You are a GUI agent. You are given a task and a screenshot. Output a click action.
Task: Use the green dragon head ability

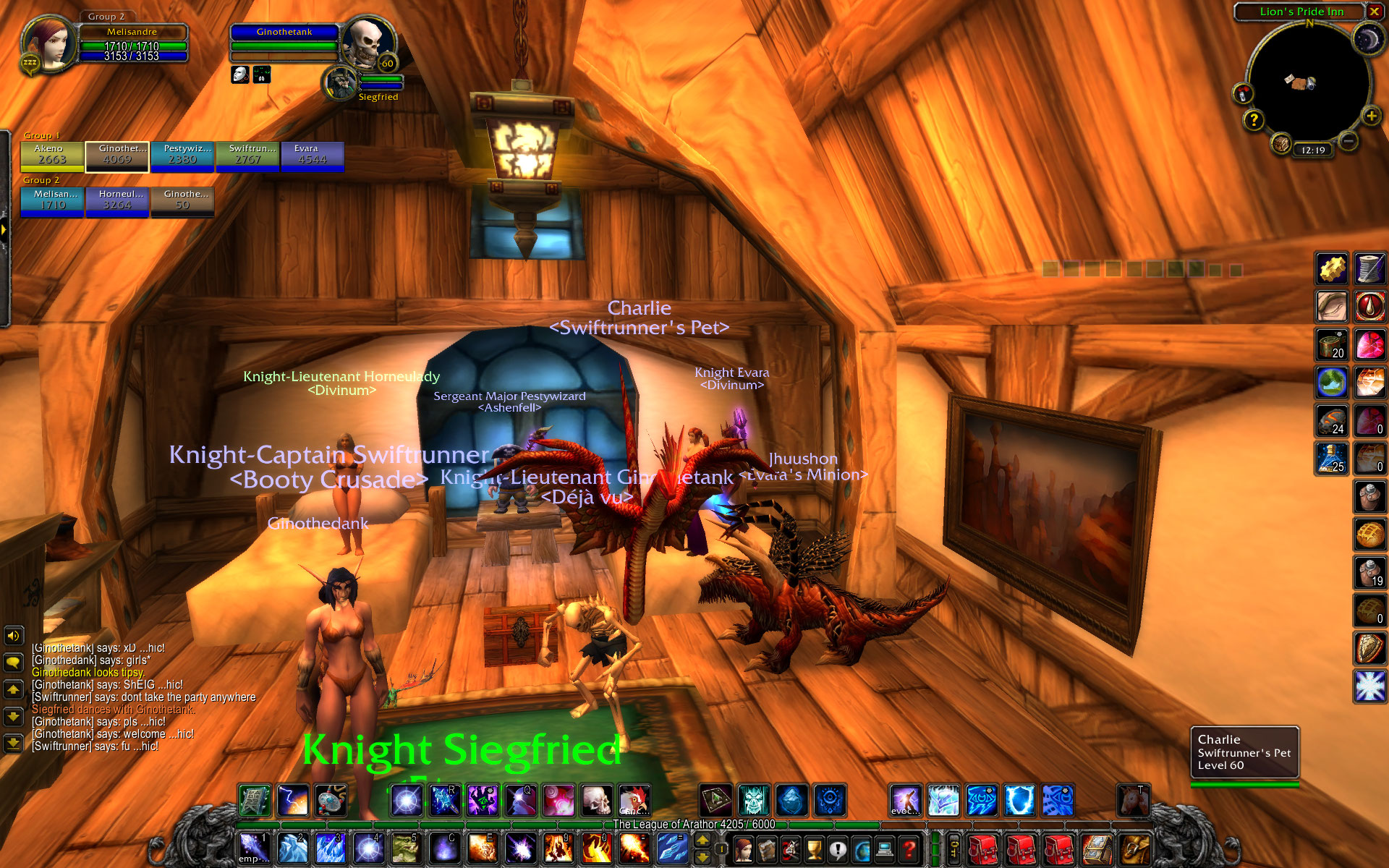point(406,848)
